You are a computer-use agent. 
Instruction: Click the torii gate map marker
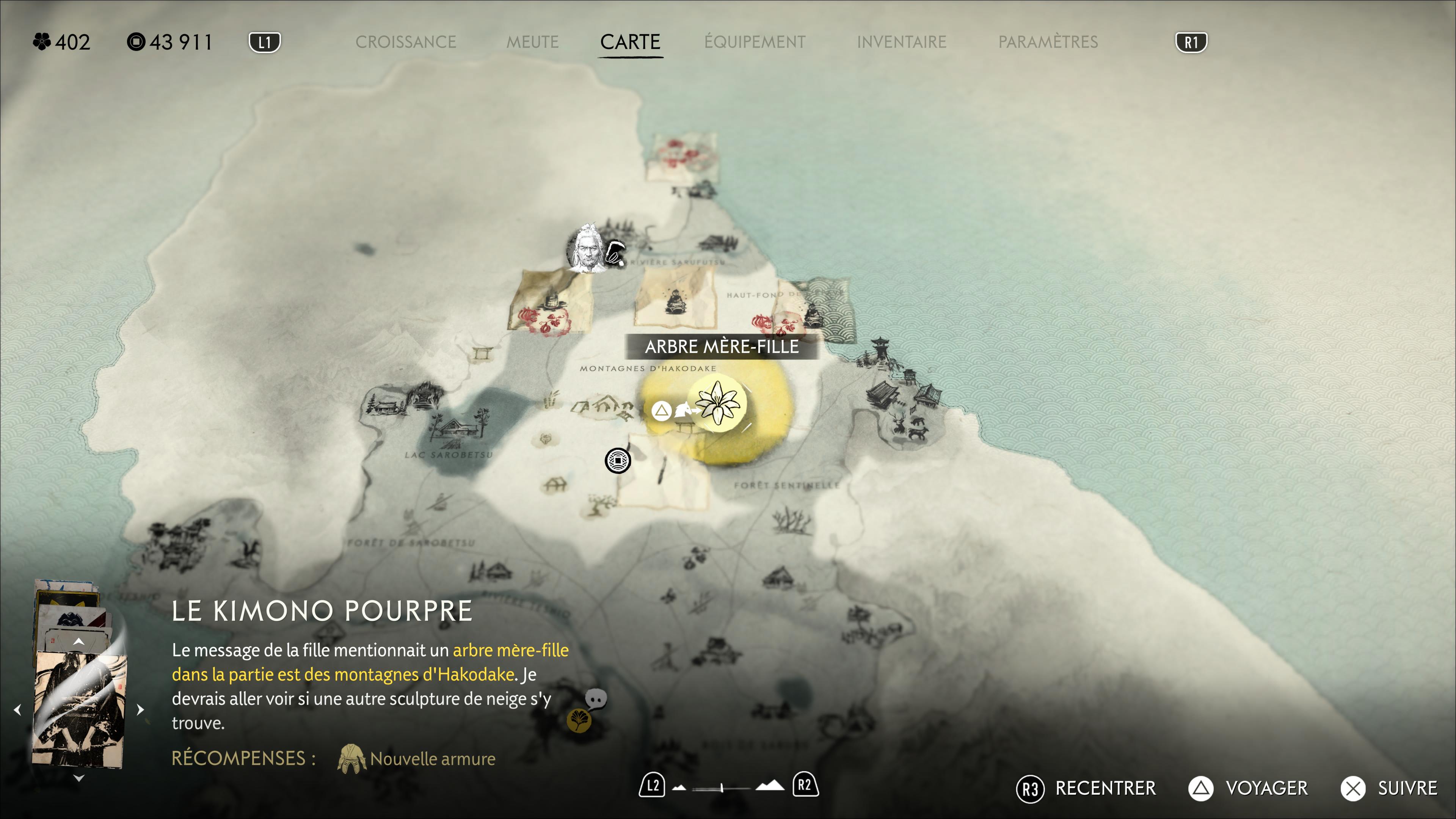coord(482,354)
